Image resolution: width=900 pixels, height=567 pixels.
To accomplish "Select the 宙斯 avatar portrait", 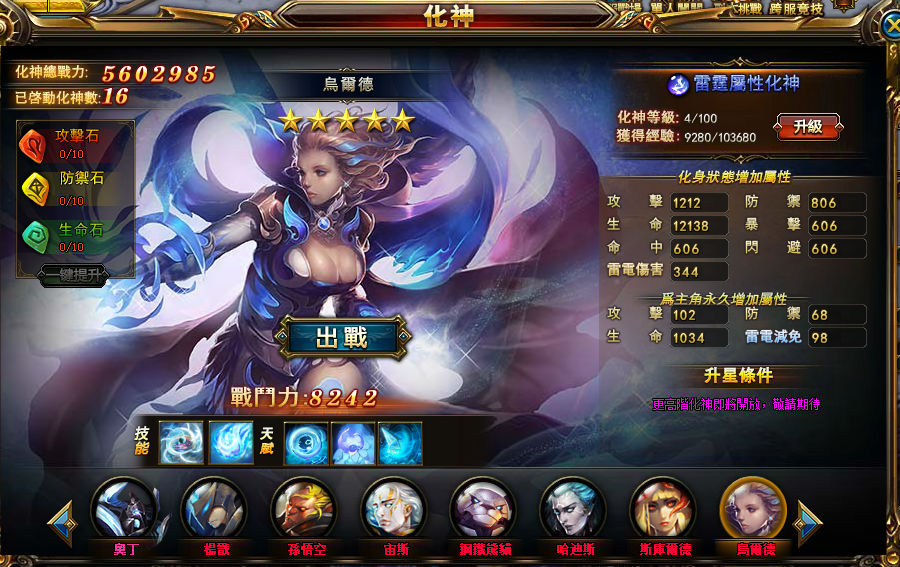I will coord(394,510).
